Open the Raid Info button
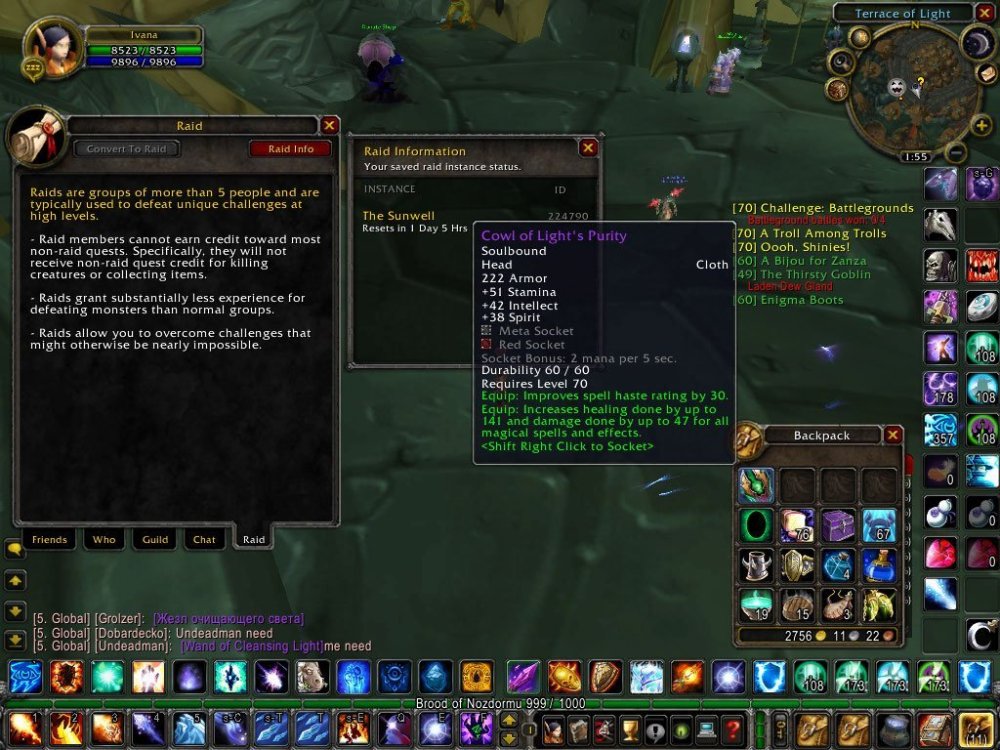This screenshot has height=750, width=1000. [290, 149]
